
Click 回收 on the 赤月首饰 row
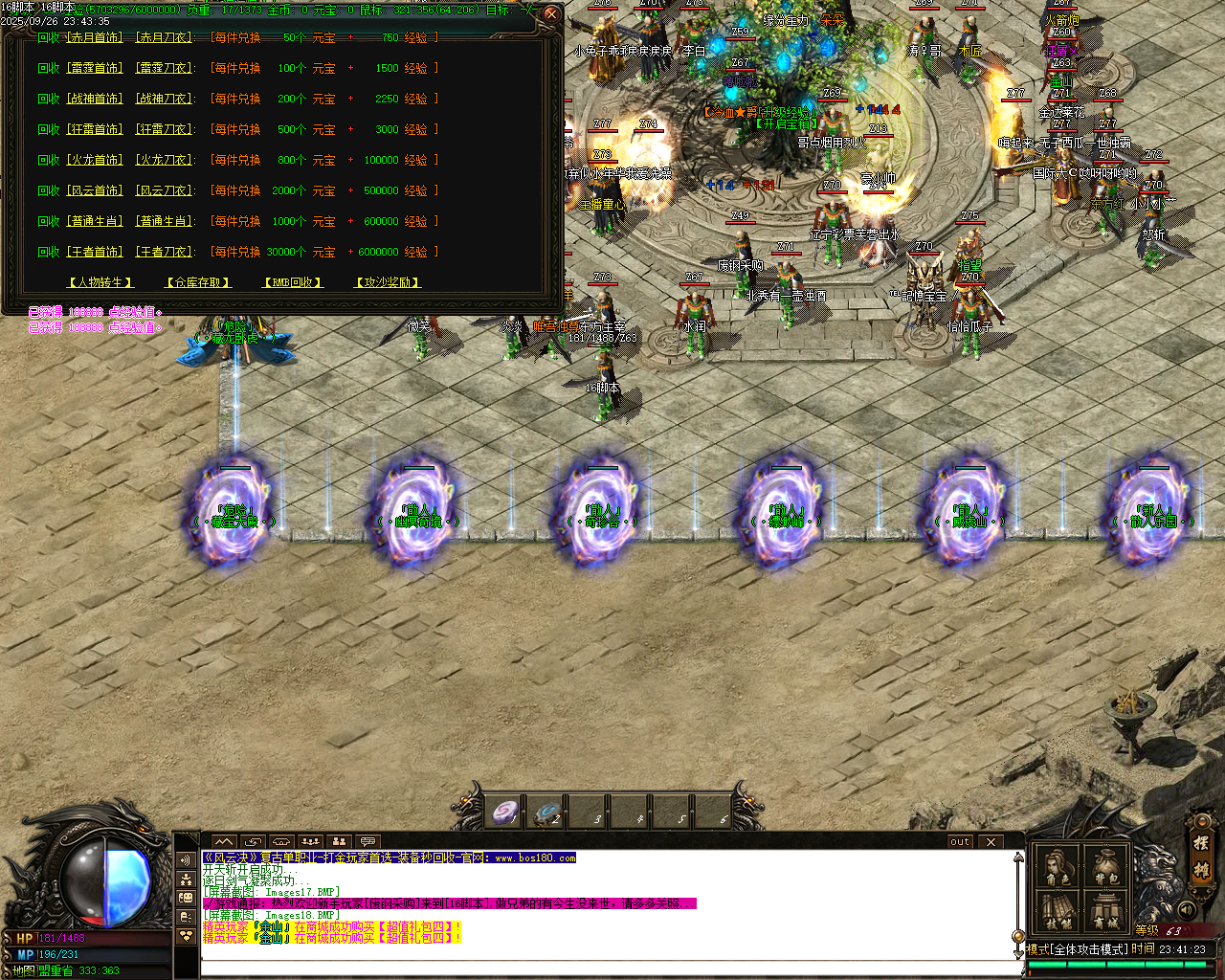(48, 37)
